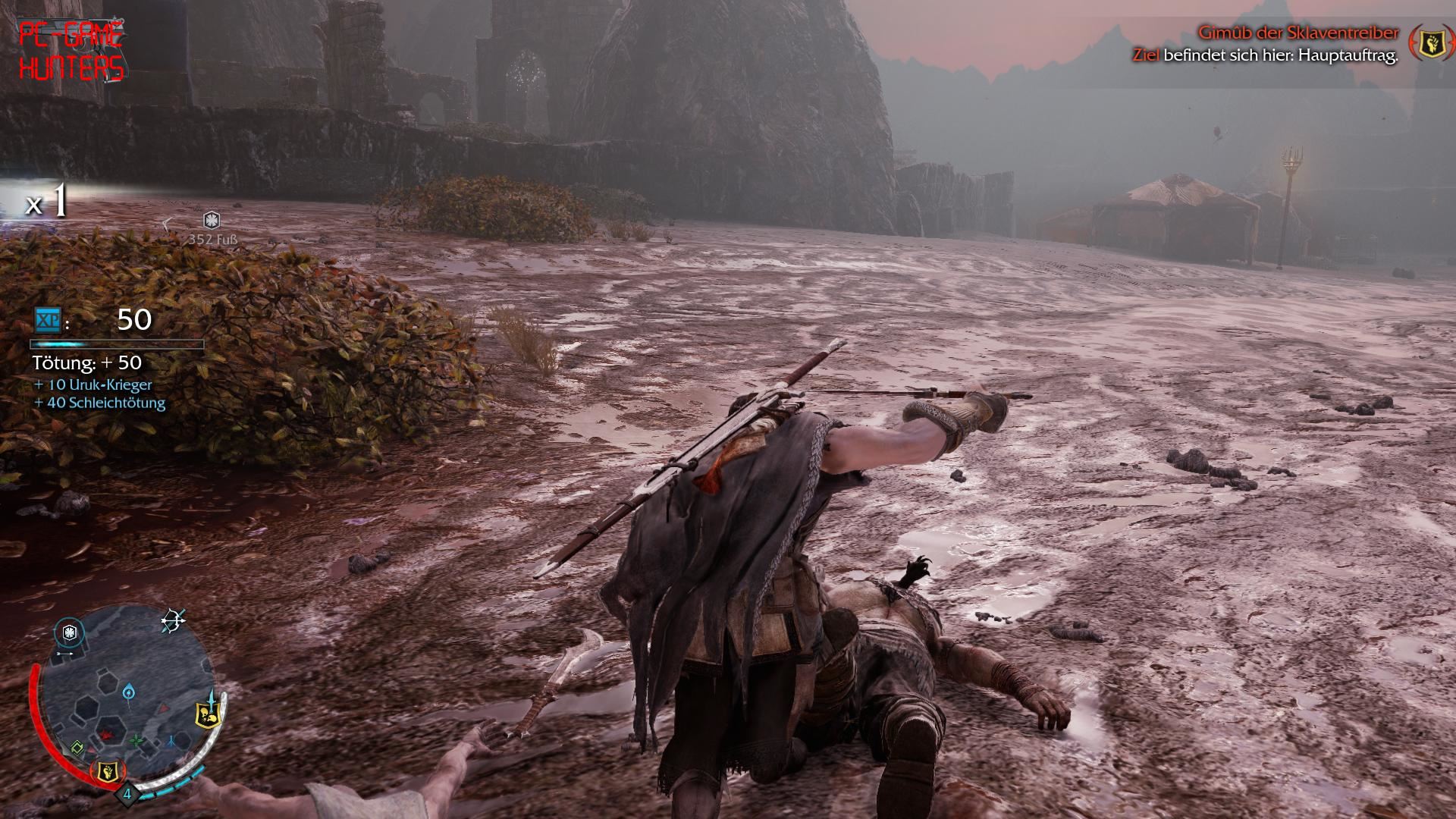Select the green looped-square marker on minimap

pyautogui.click(x=77, y=749)
